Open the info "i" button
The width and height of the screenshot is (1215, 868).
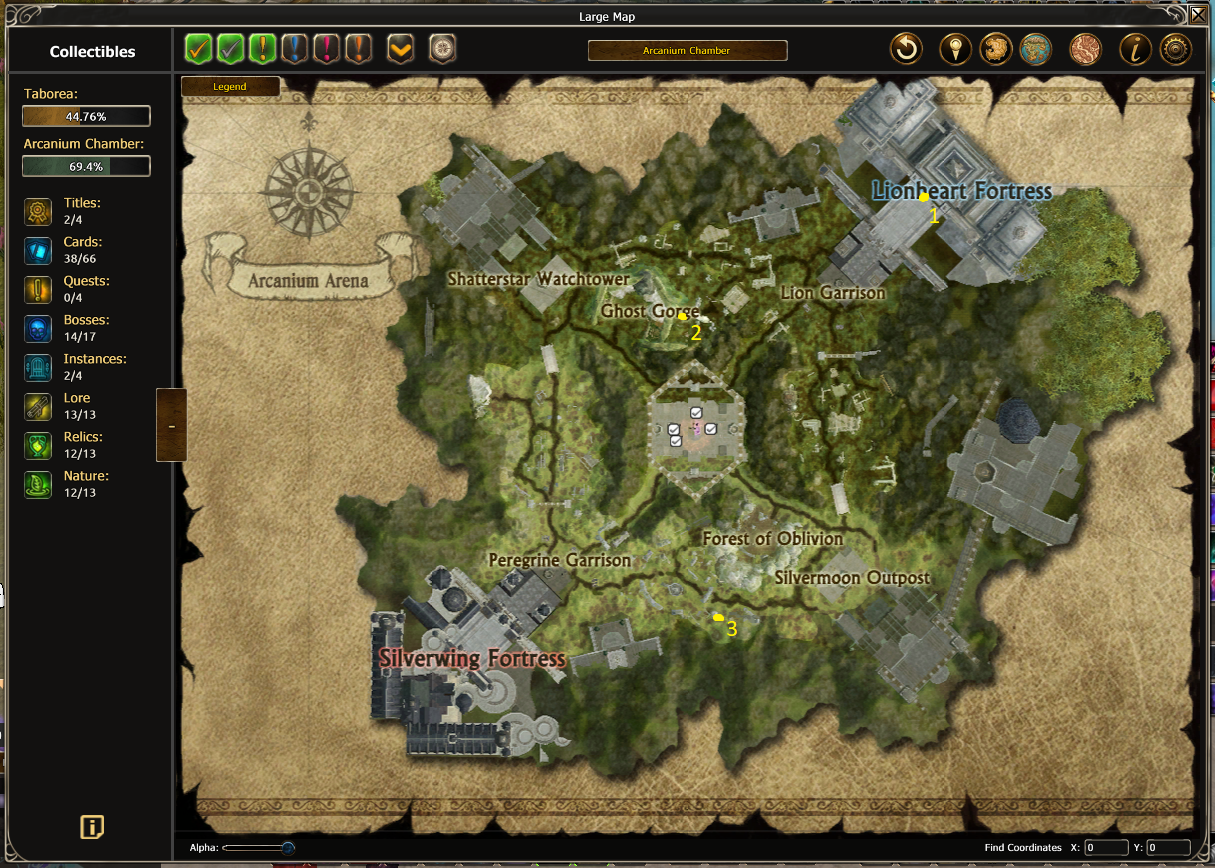[x=1133, y=49]
